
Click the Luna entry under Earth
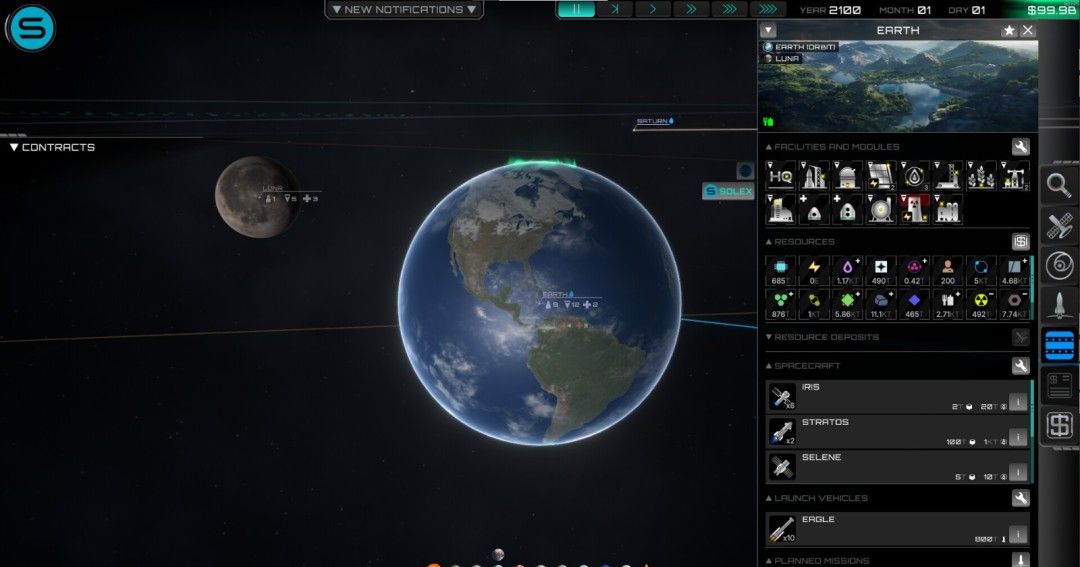tap(786, 59)
